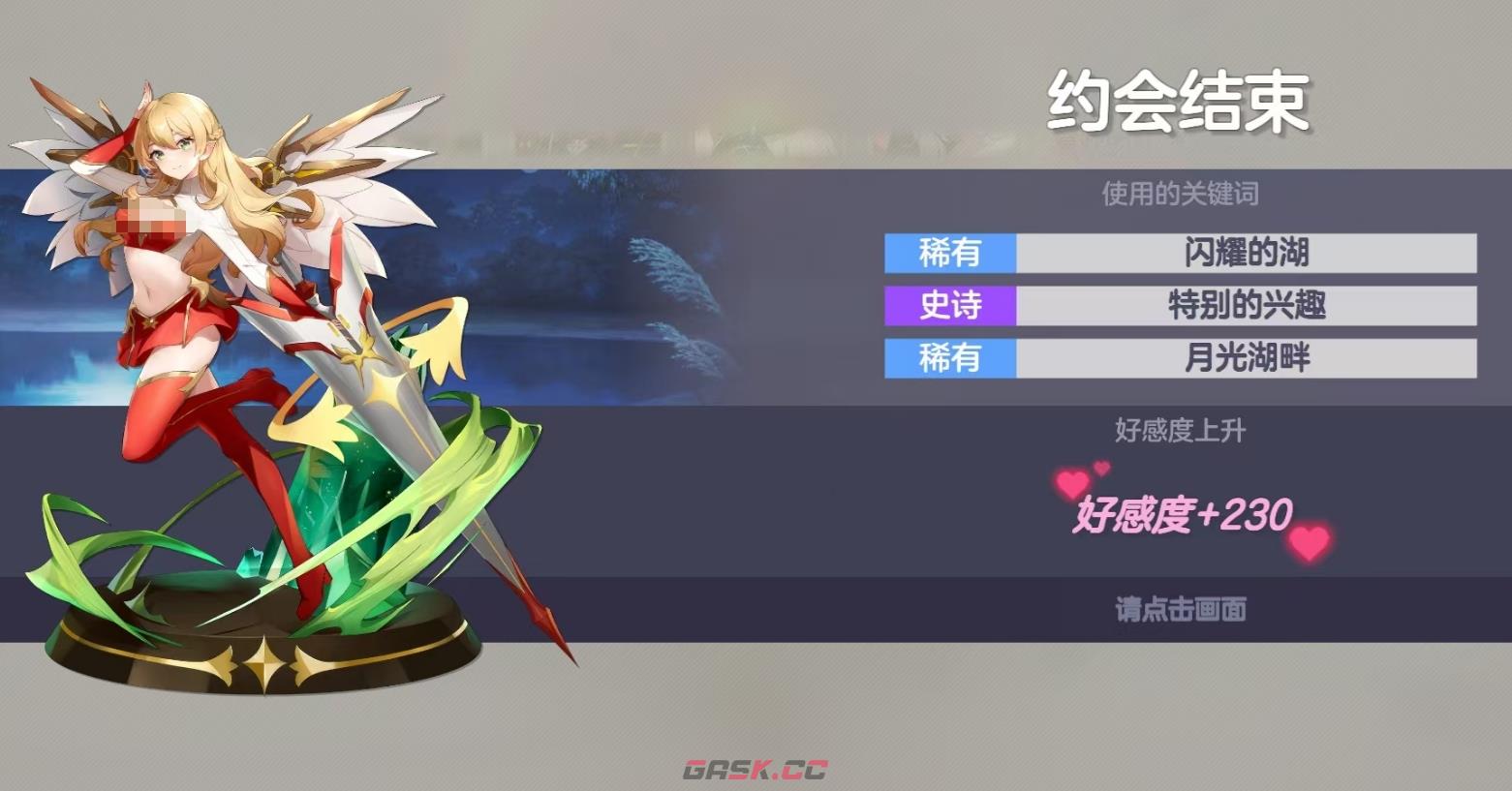
Task: Select the purple 史诗 rarity badge
Action: point(947,306)
